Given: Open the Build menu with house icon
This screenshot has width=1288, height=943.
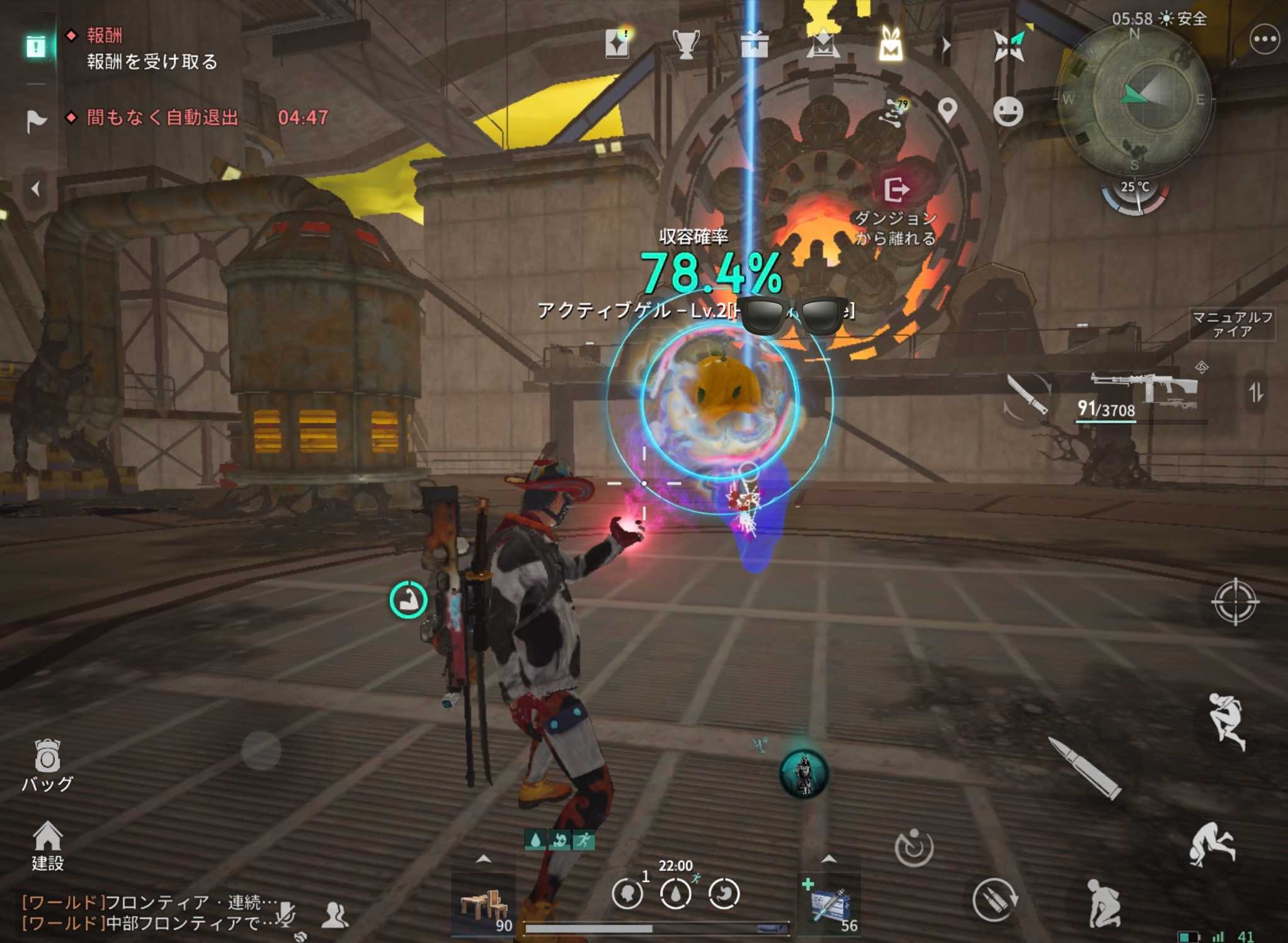Looking at the screenshot, I should 48,845.
